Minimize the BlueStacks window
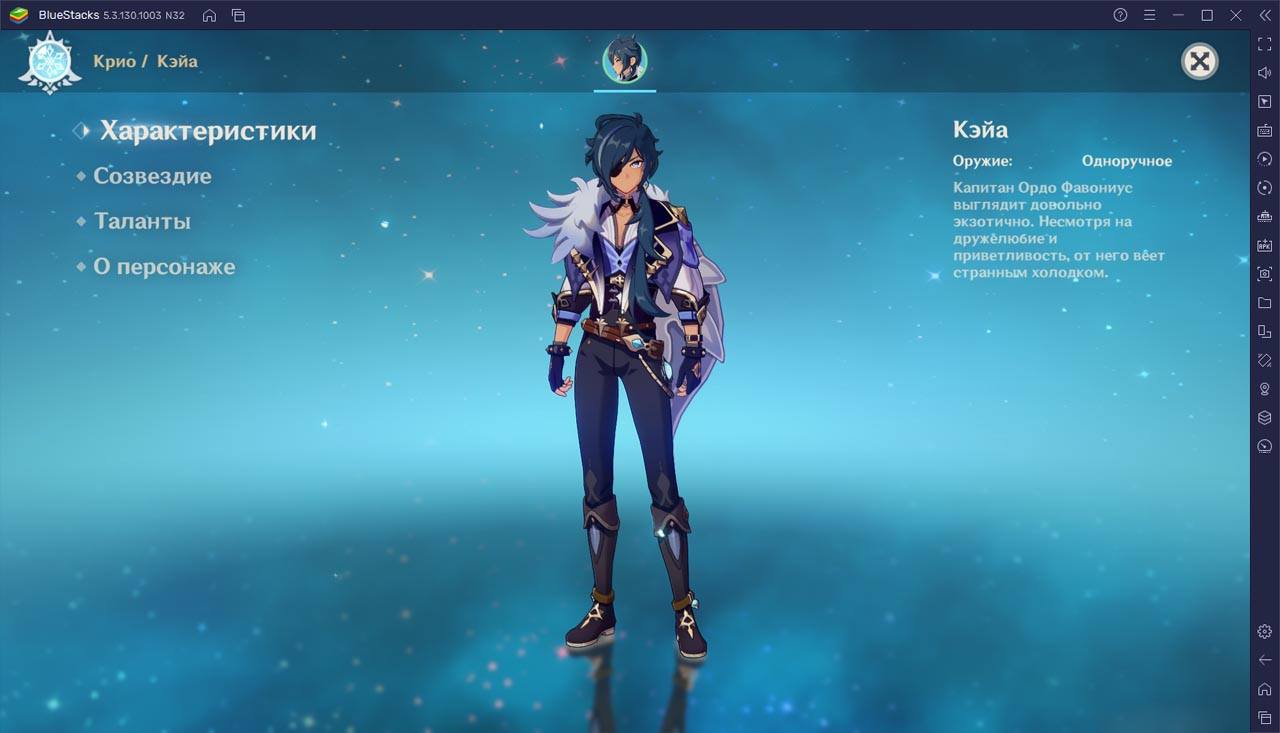The image size is (1280, 733). click(x=1179, y=15)
